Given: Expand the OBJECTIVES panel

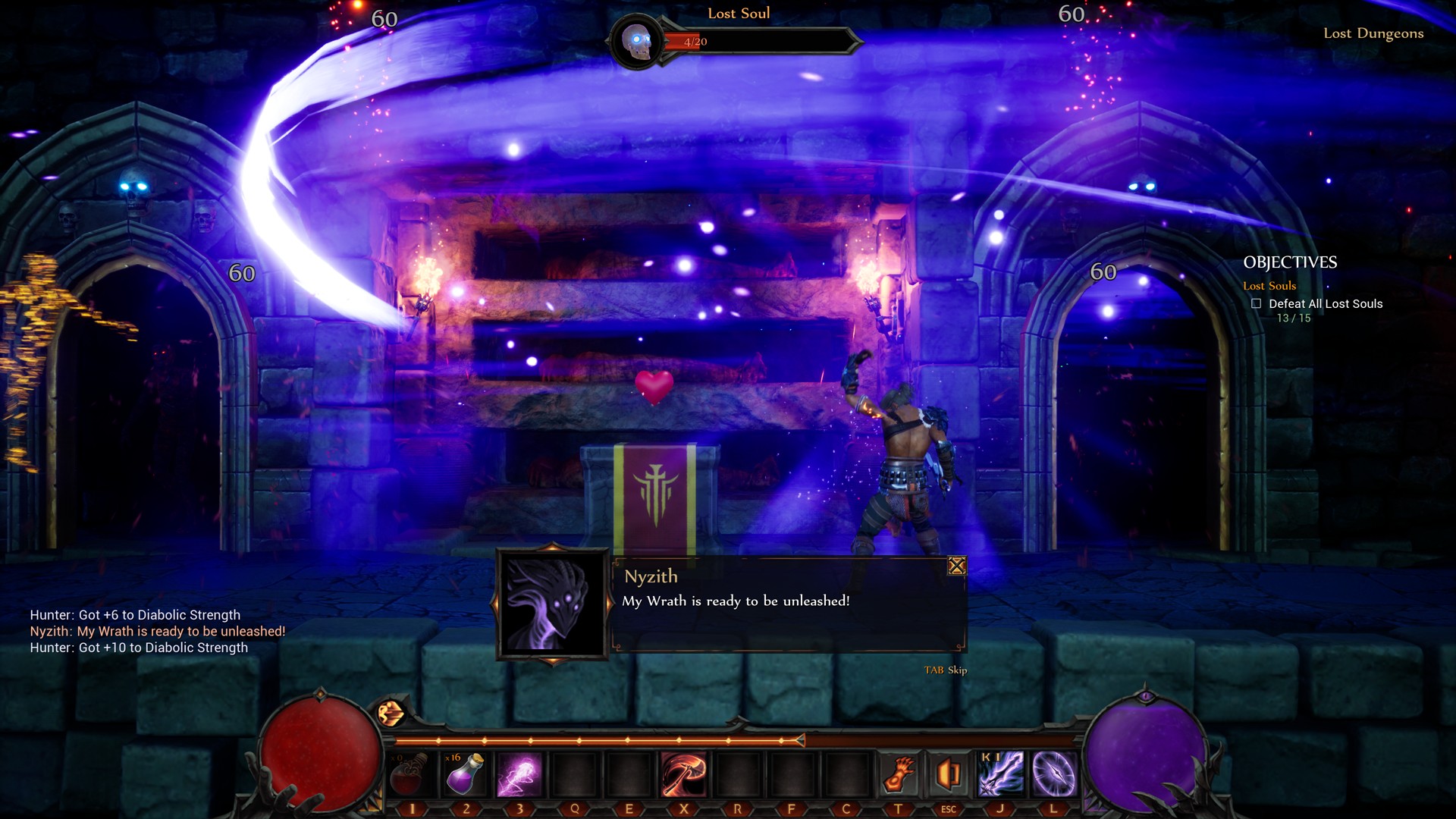Looking at the screenshot, I should click(x=1291, y=263).
